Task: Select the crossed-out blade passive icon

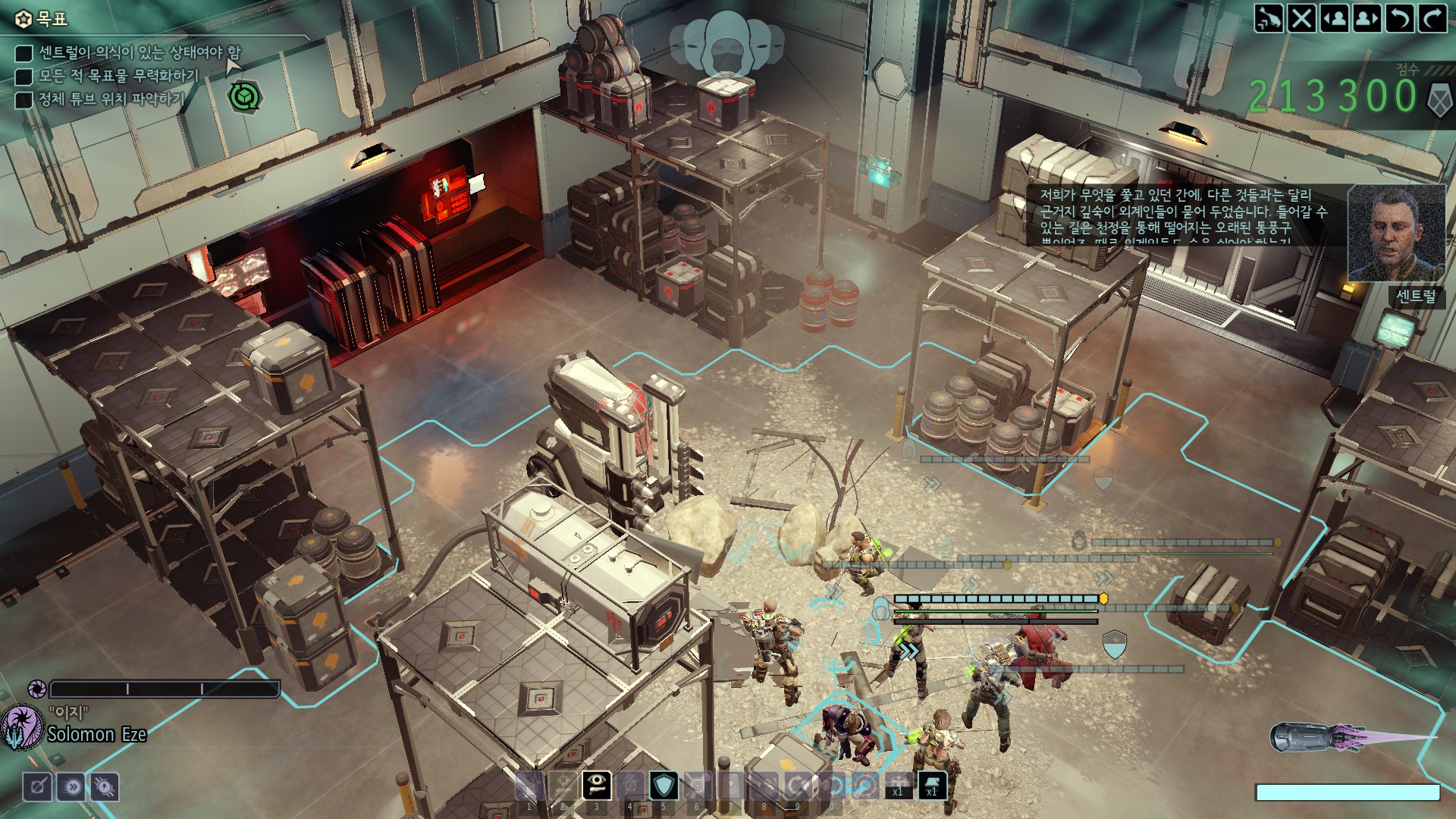Action: pyautogui.click(x=37, y=787)
